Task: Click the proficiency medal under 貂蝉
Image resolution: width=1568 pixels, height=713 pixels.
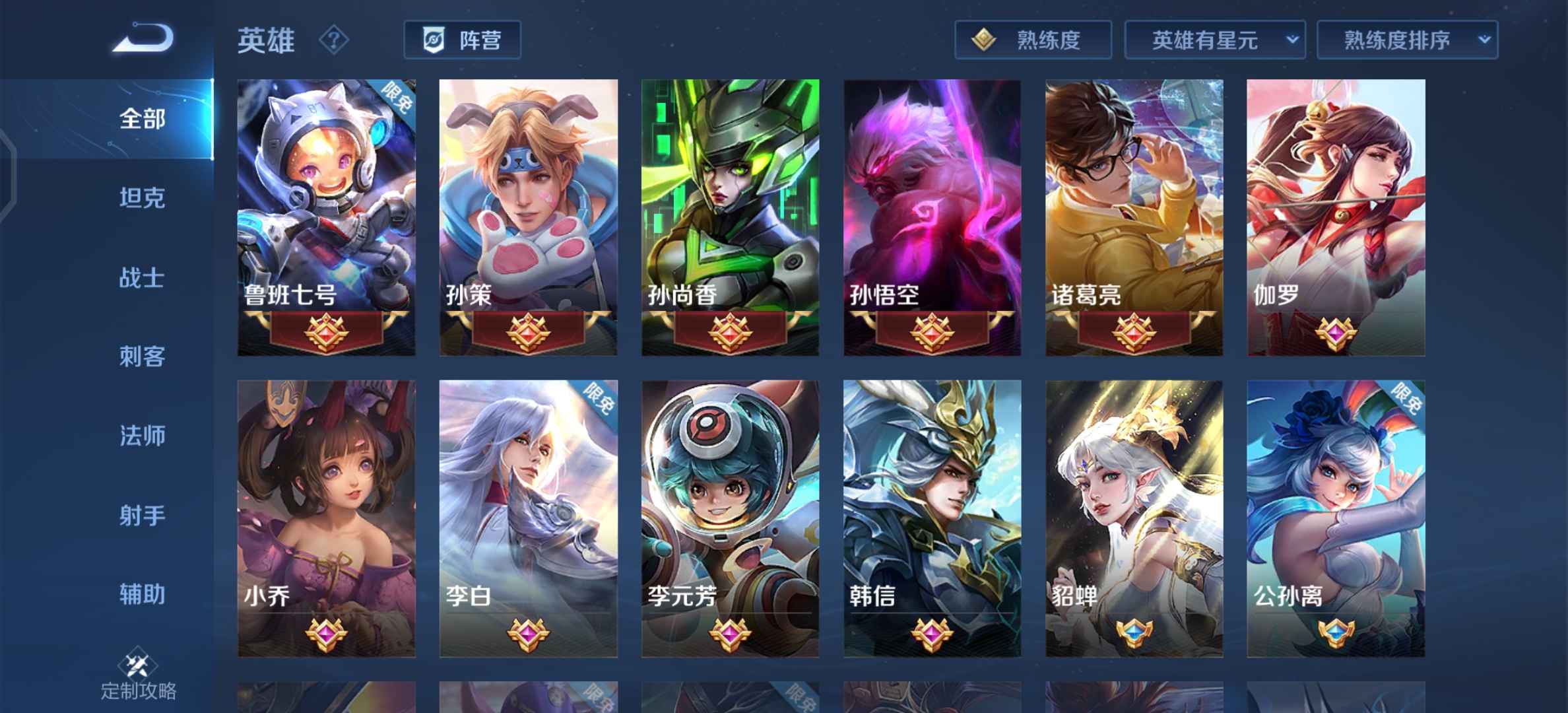Action: [1133, 632]
